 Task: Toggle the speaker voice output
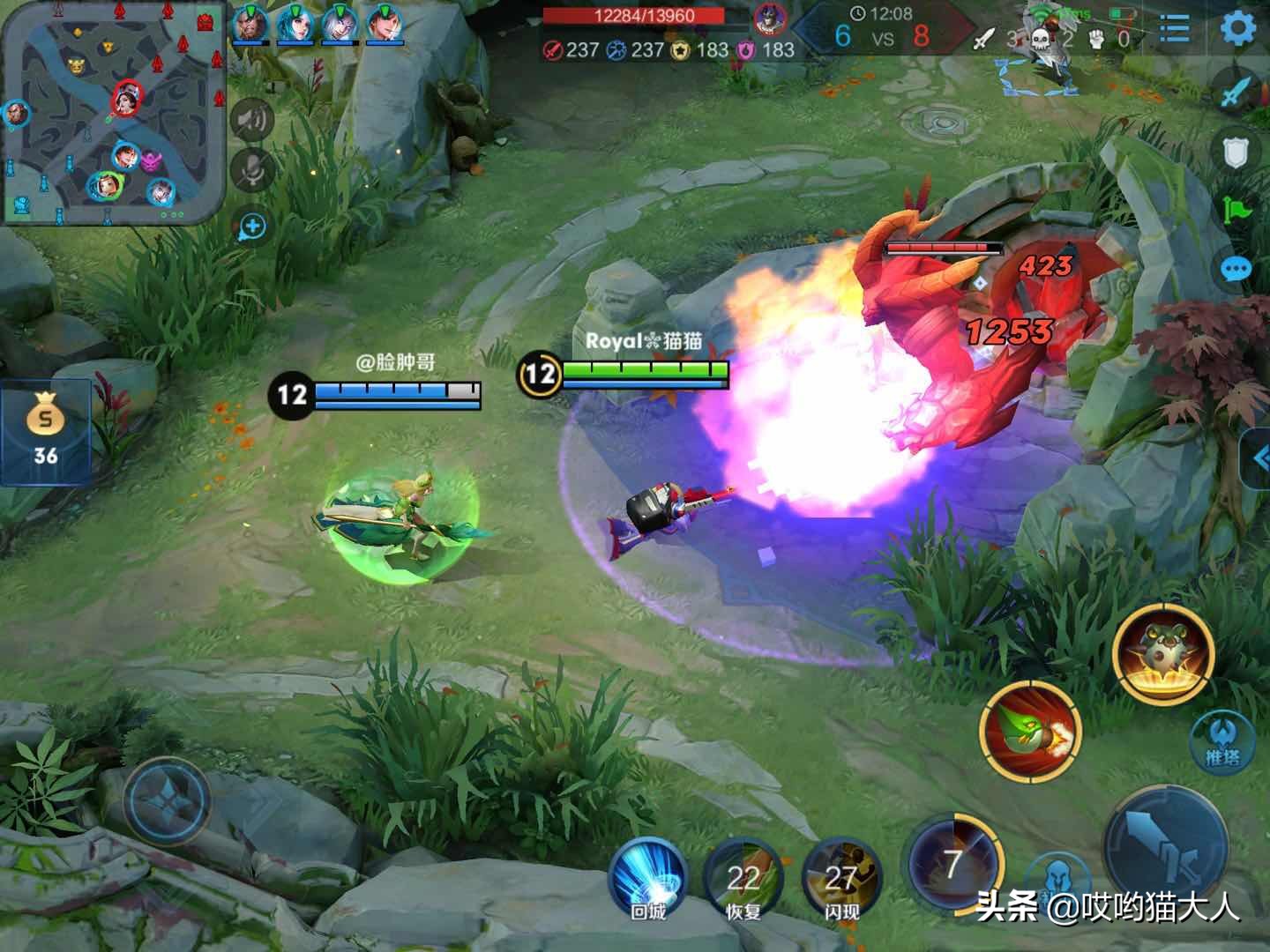(252, 120)
